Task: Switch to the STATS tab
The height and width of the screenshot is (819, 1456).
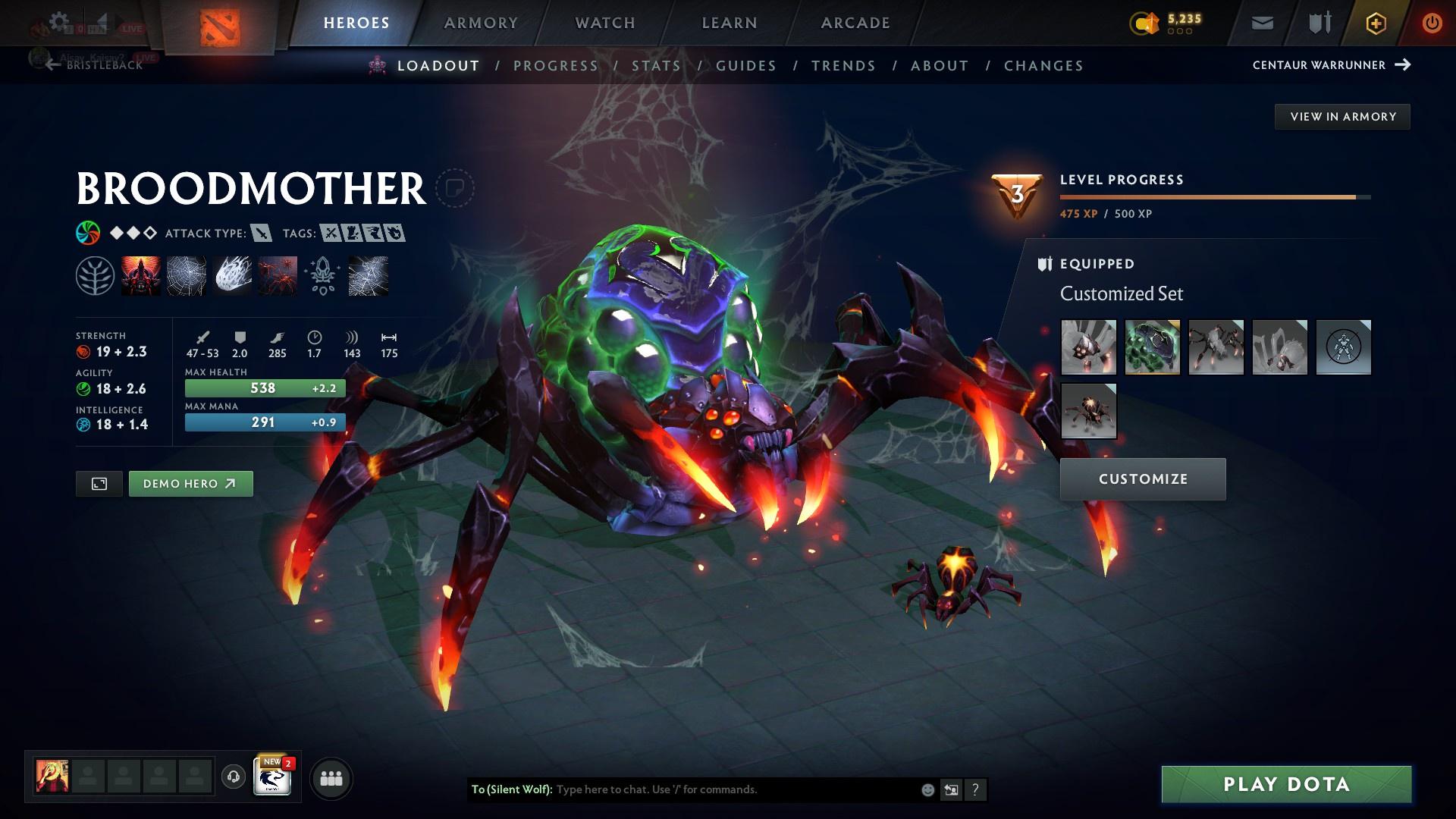Action: tap(657, 66)
